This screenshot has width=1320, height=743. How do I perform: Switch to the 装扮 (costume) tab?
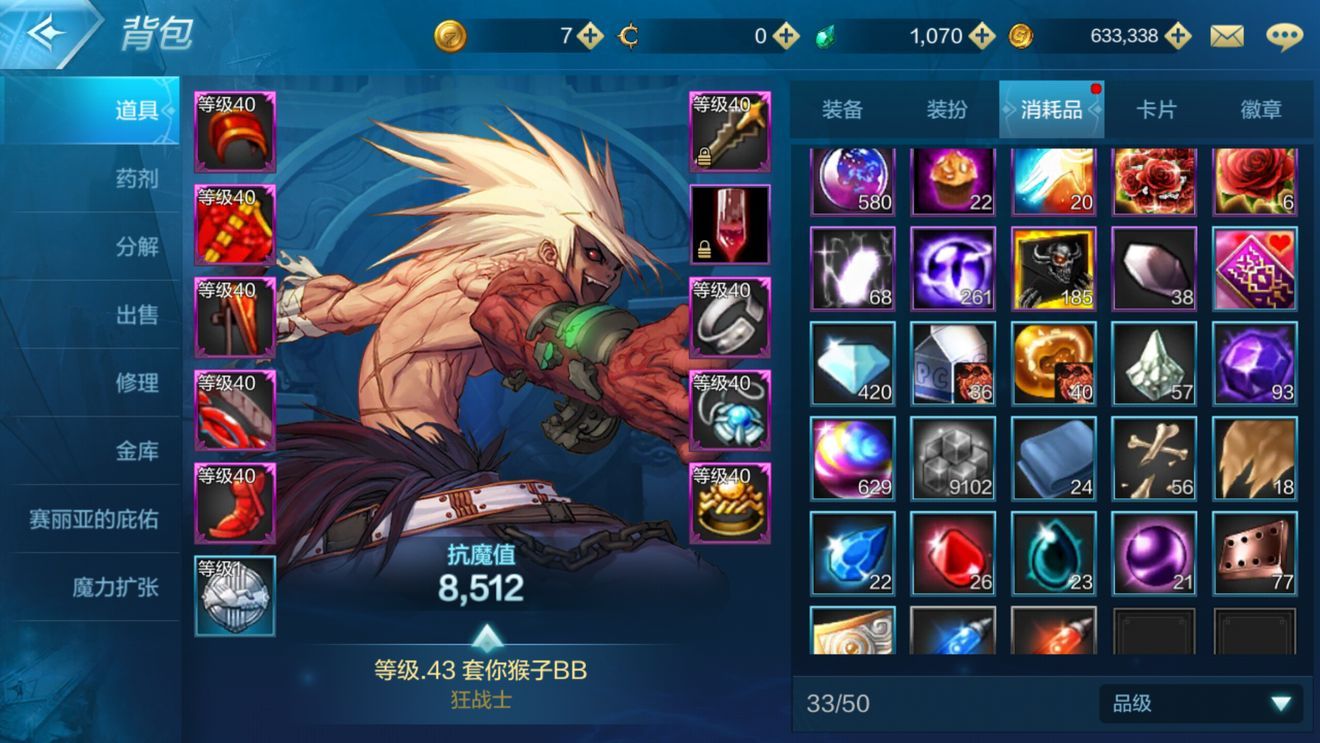946,109
